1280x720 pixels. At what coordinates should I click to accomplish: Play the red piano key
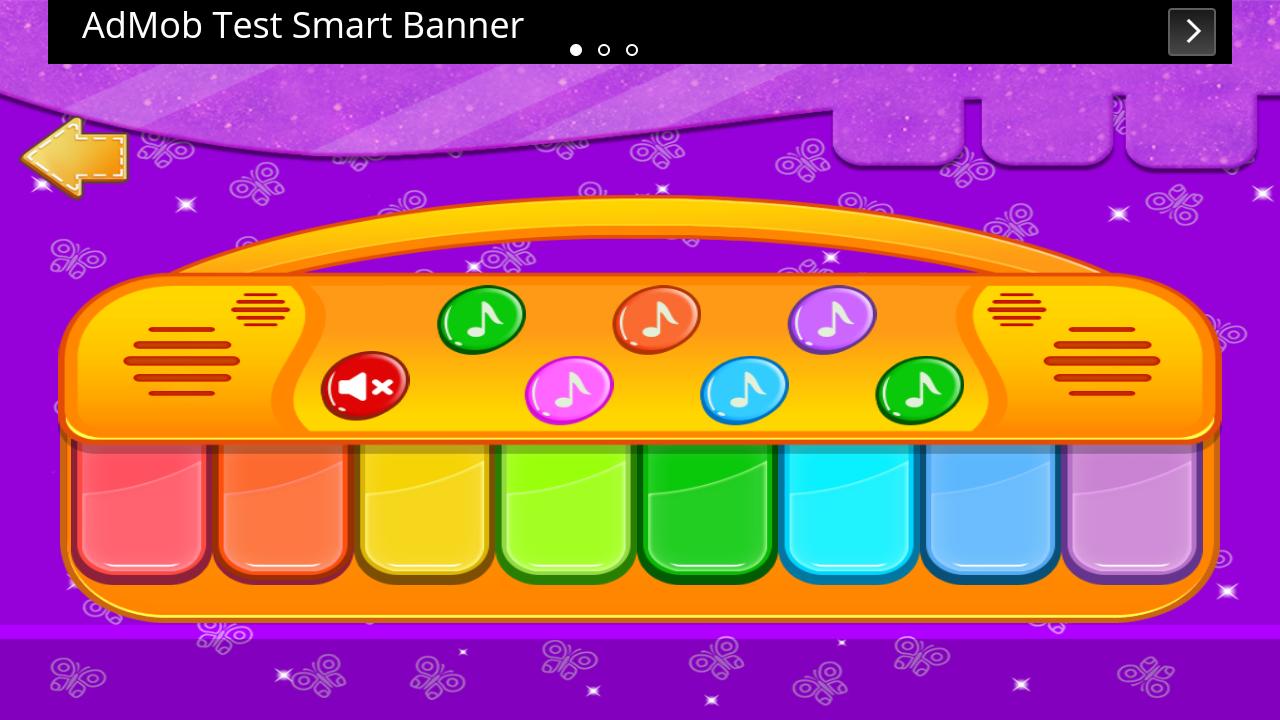[x=141, y=510]
